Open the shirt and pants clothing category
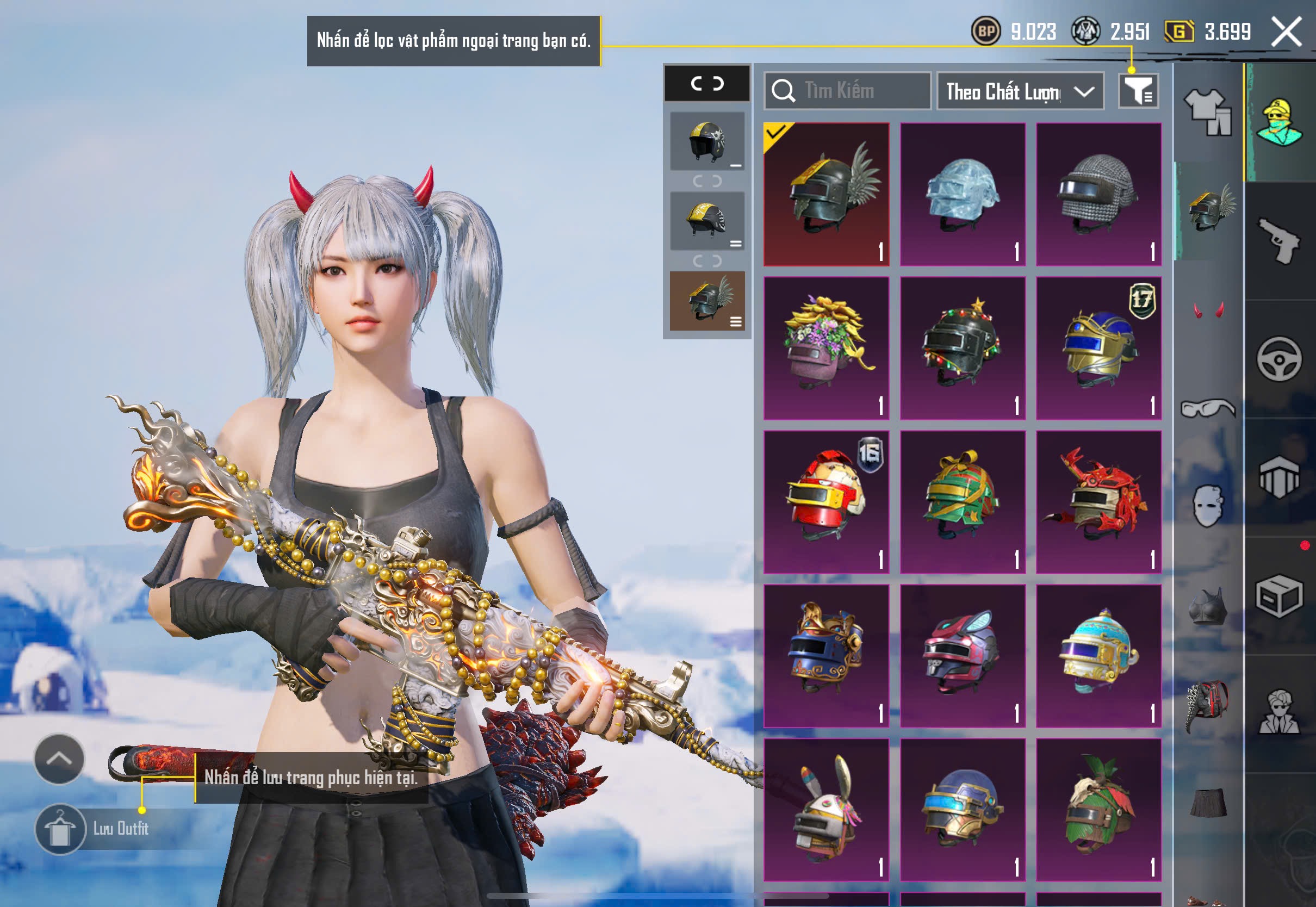The width and height of the screenshot is (1316, 907). click(x=1208, y=112)
